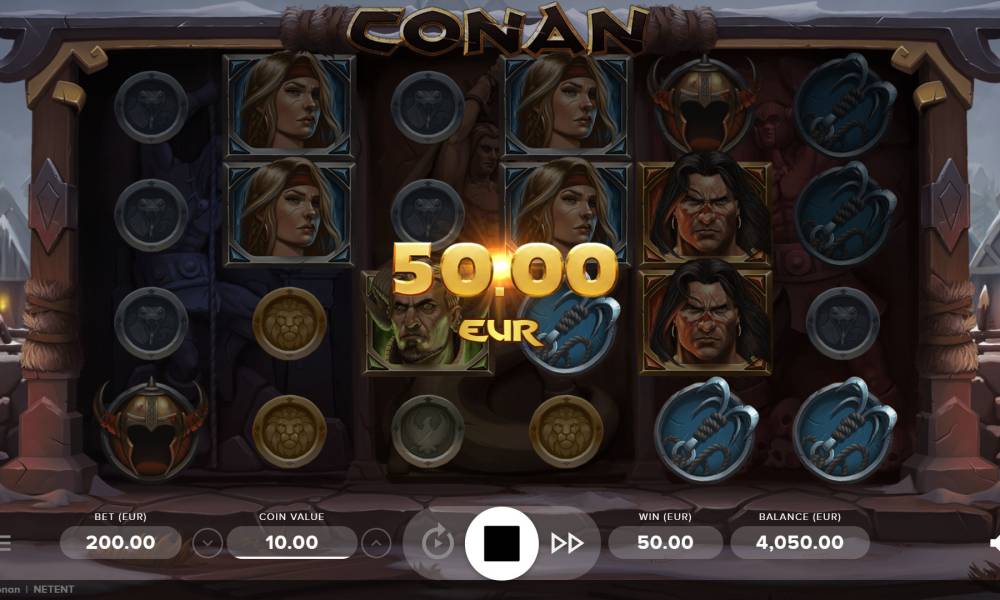Toggle the fast-forward quick spin
The width and height of the screenshot is (1000, 600).
[x=567, y=543]
